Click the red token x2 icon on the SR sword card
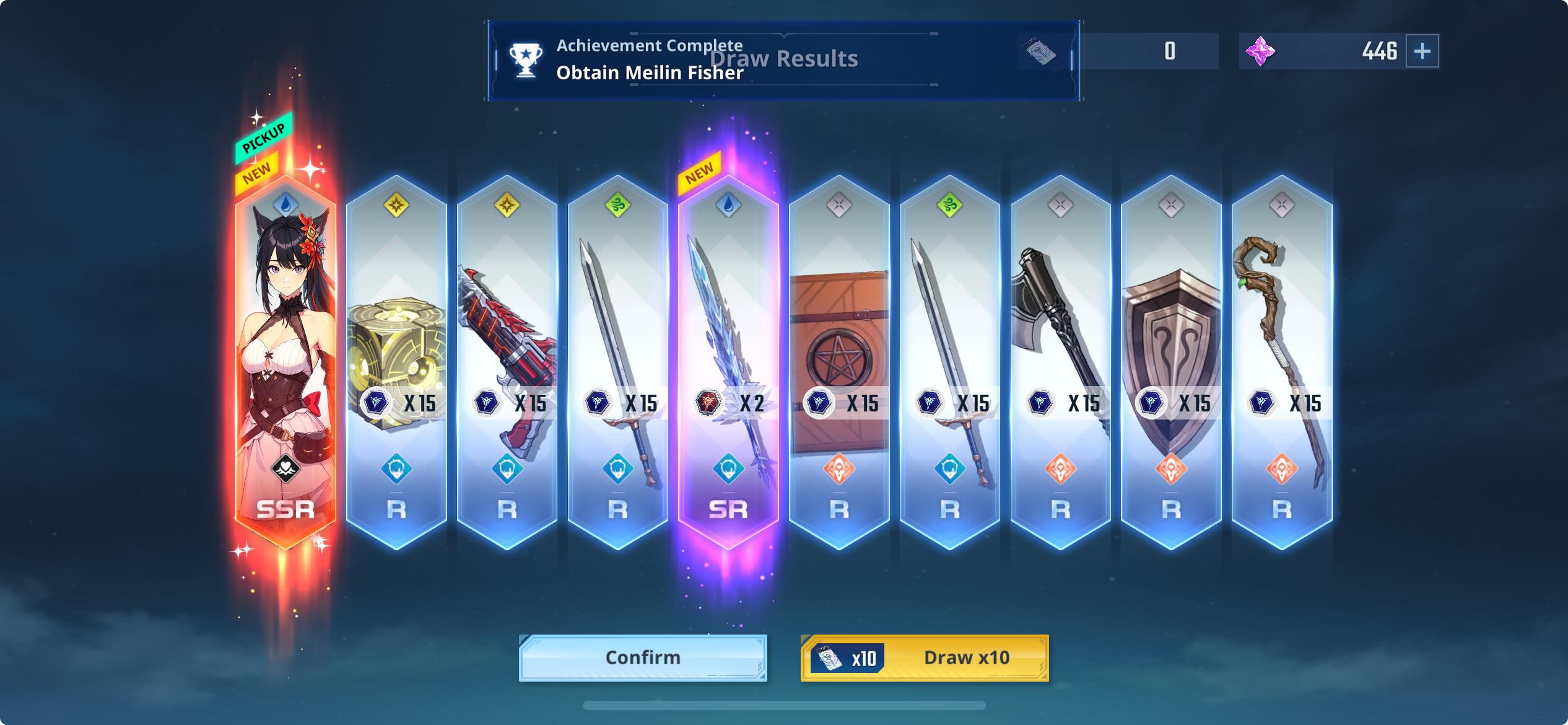 coord(709,402)
